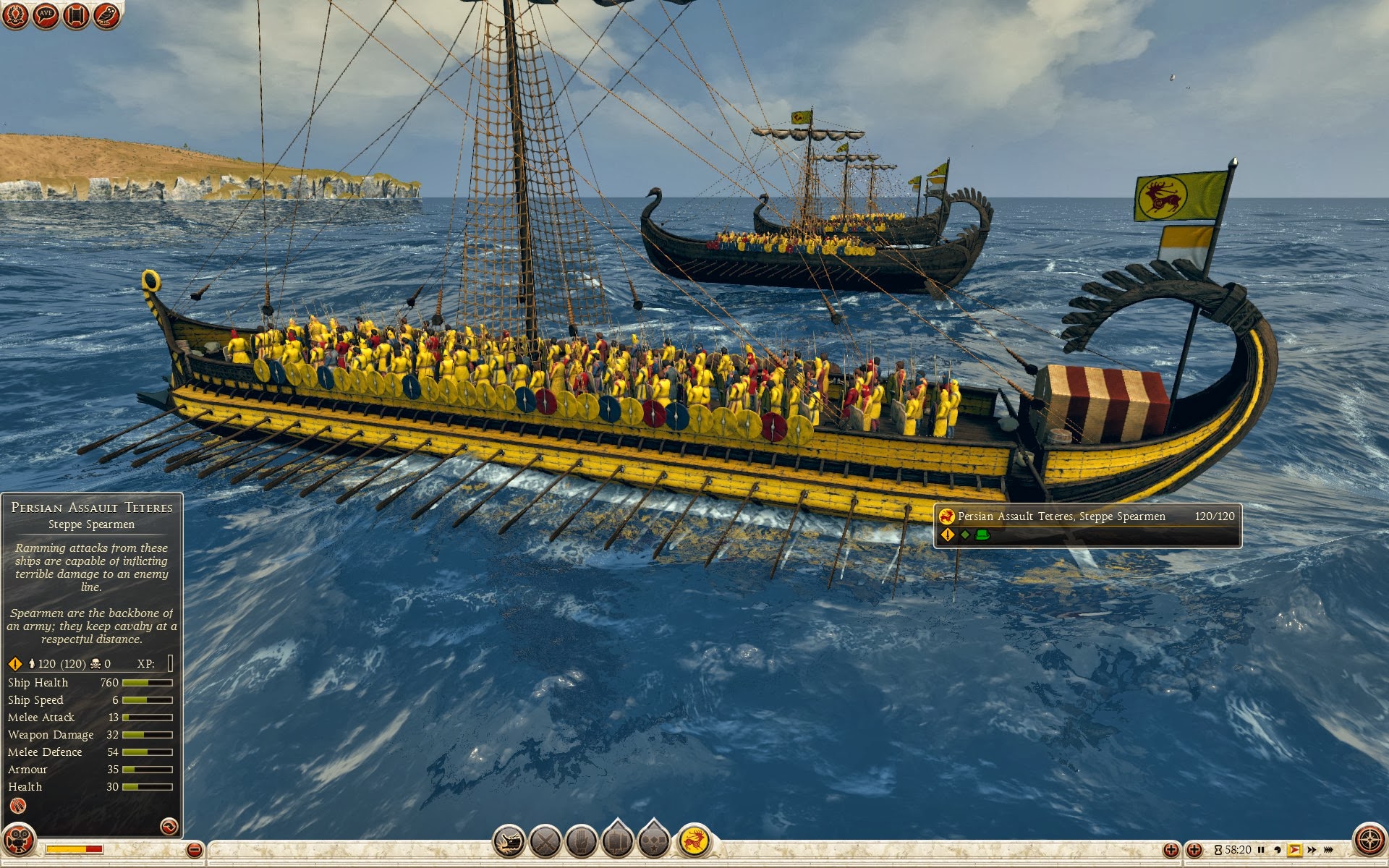Select the yellow stag faction emblem
1389x868 pixels.
[694, 841]
